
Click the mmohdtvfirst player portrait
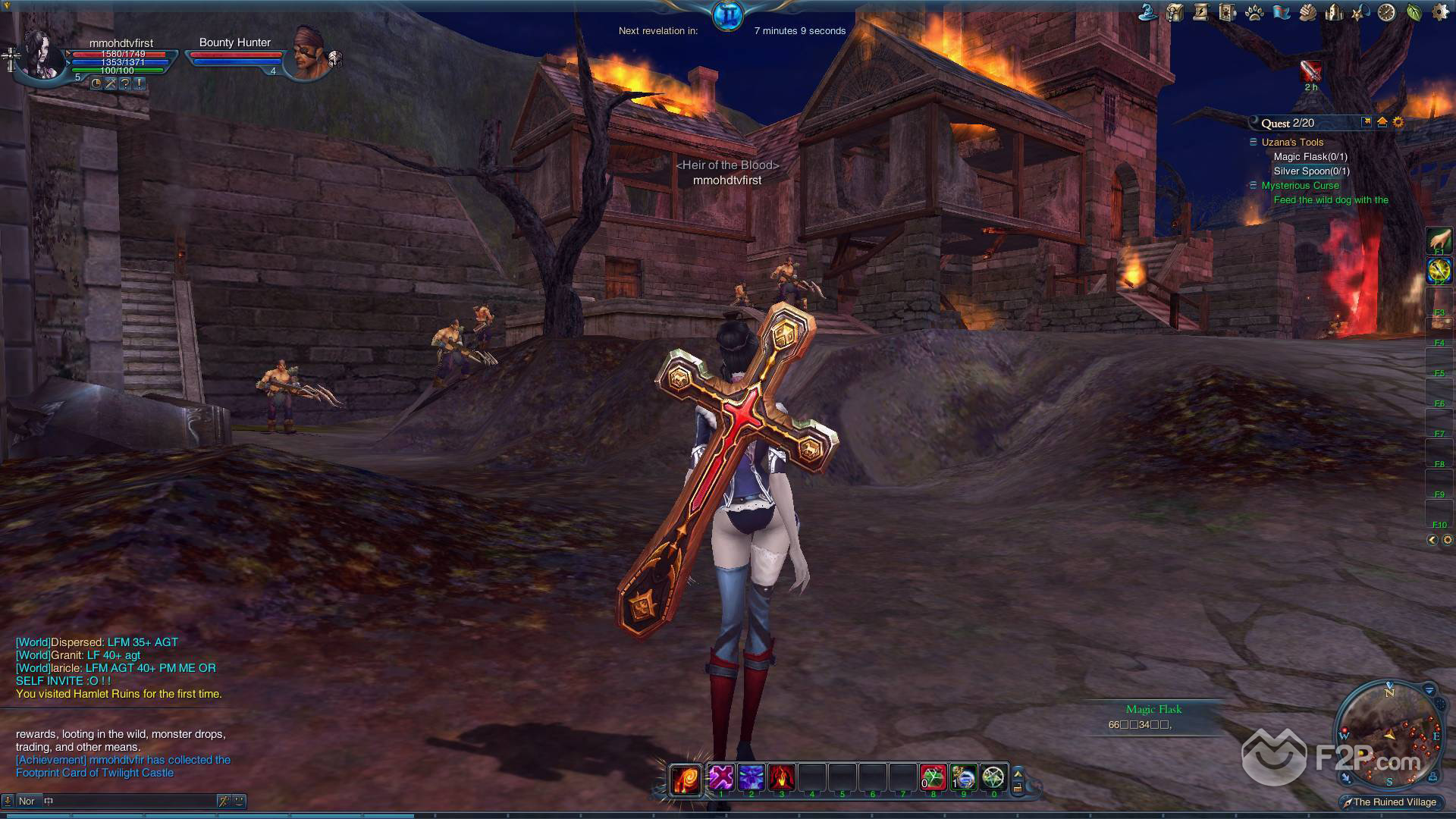pyautogui.click(x=43, y=53)
